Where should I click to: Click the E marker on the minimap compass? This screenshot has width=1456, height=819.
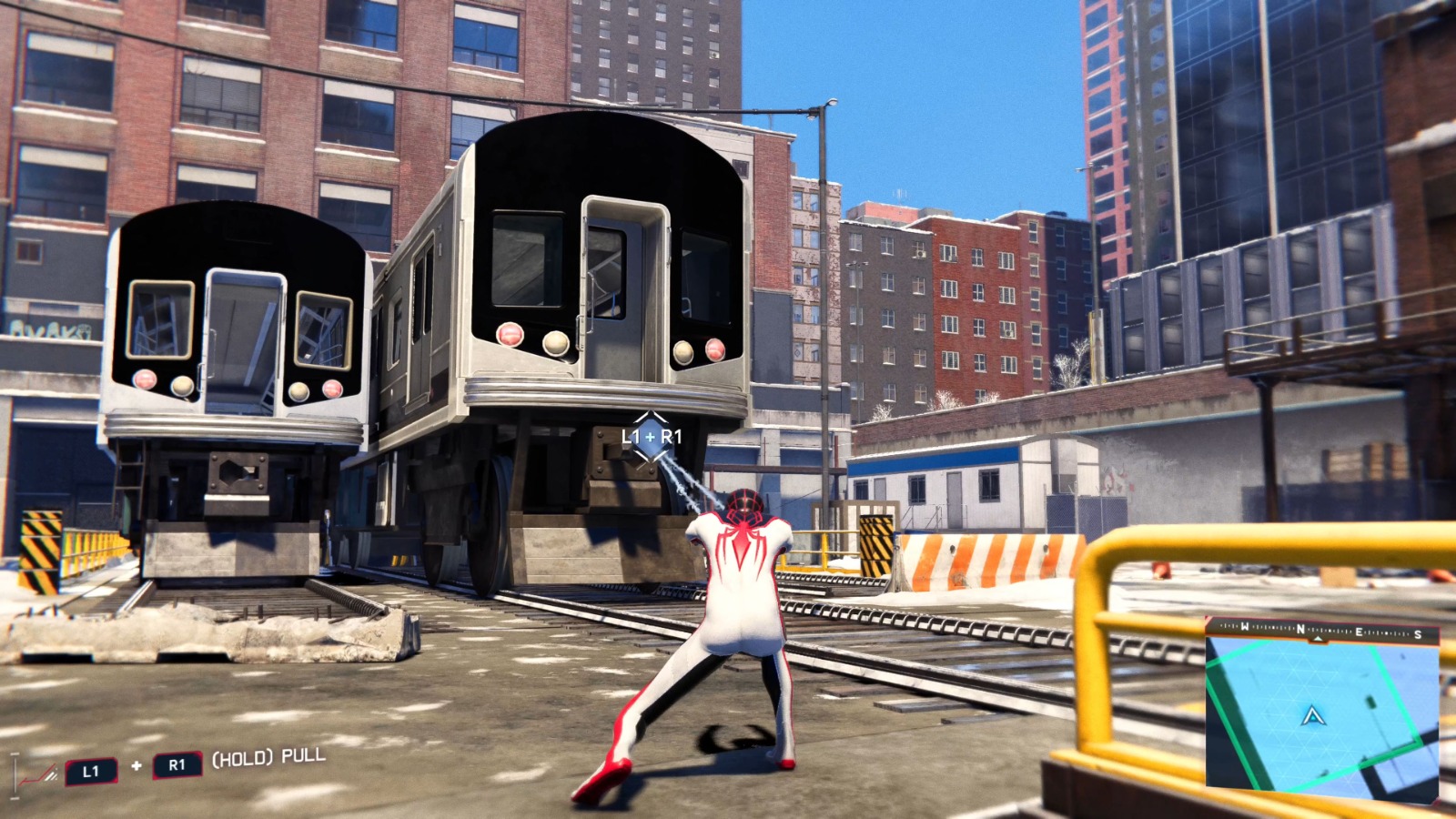[1360, 631]
